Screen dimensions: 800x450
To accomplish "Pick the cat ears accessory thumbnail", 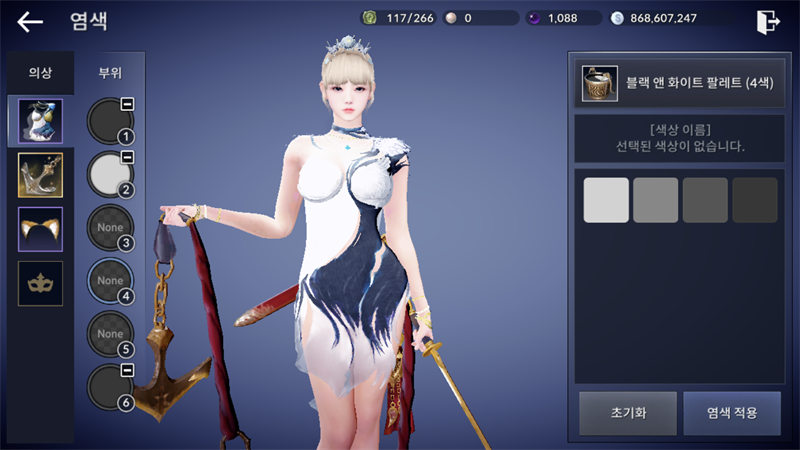I will [41, 229].
